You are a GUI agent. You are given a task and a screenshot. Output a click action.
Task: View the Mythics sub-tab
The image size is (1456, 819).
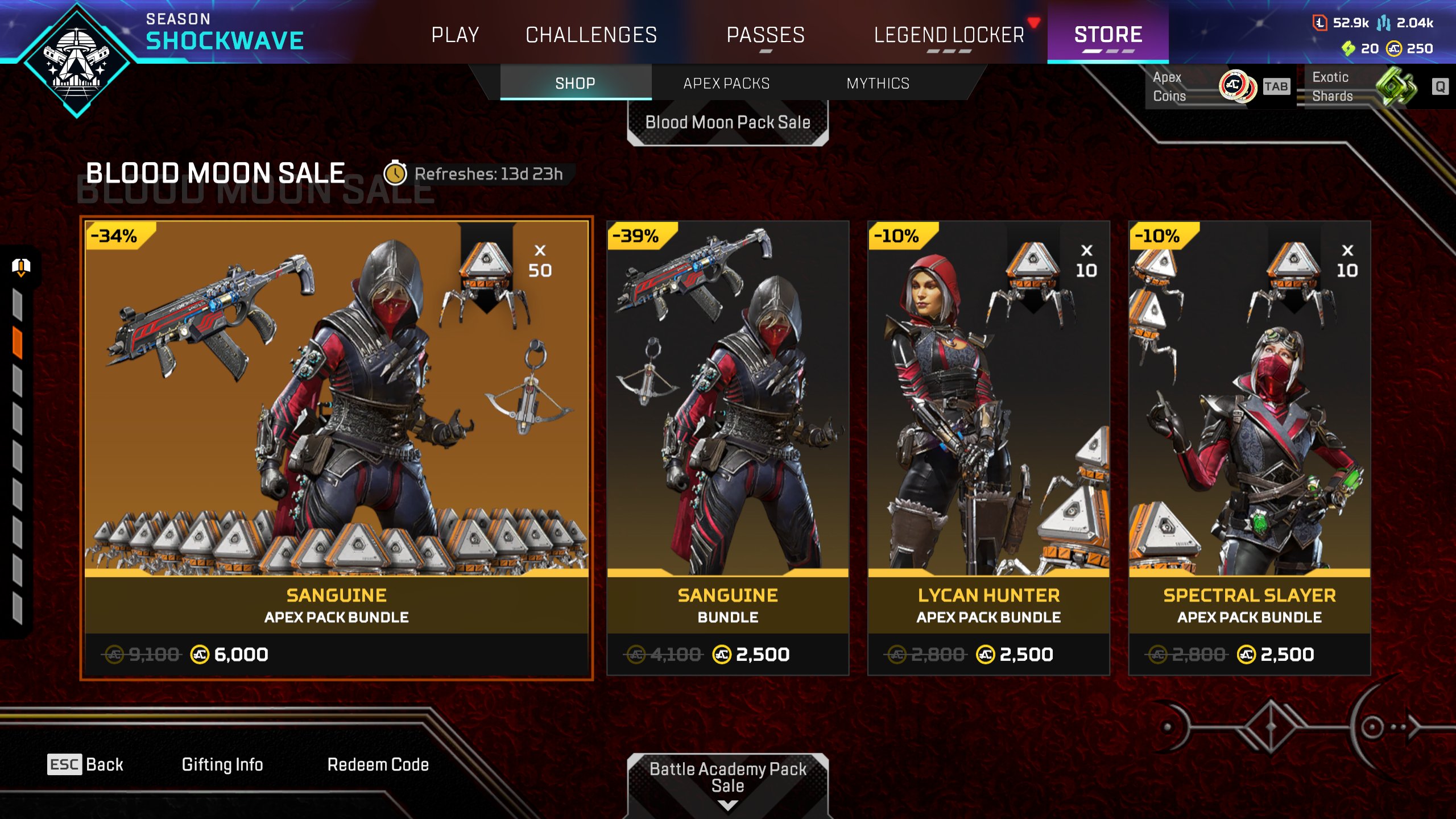(878, 84)
